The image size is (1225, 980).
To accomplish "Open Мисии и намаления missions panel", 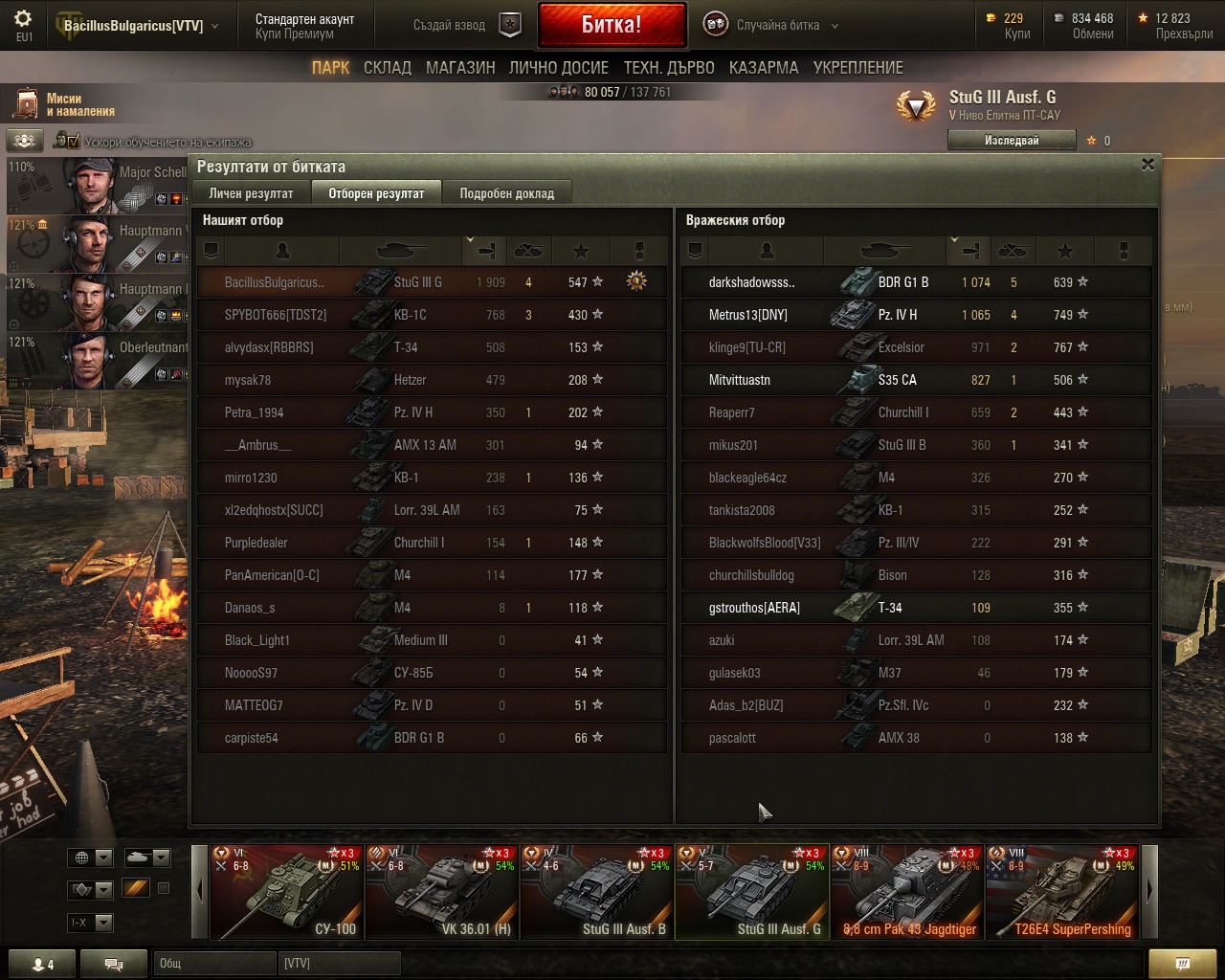I will click(65, 105).
